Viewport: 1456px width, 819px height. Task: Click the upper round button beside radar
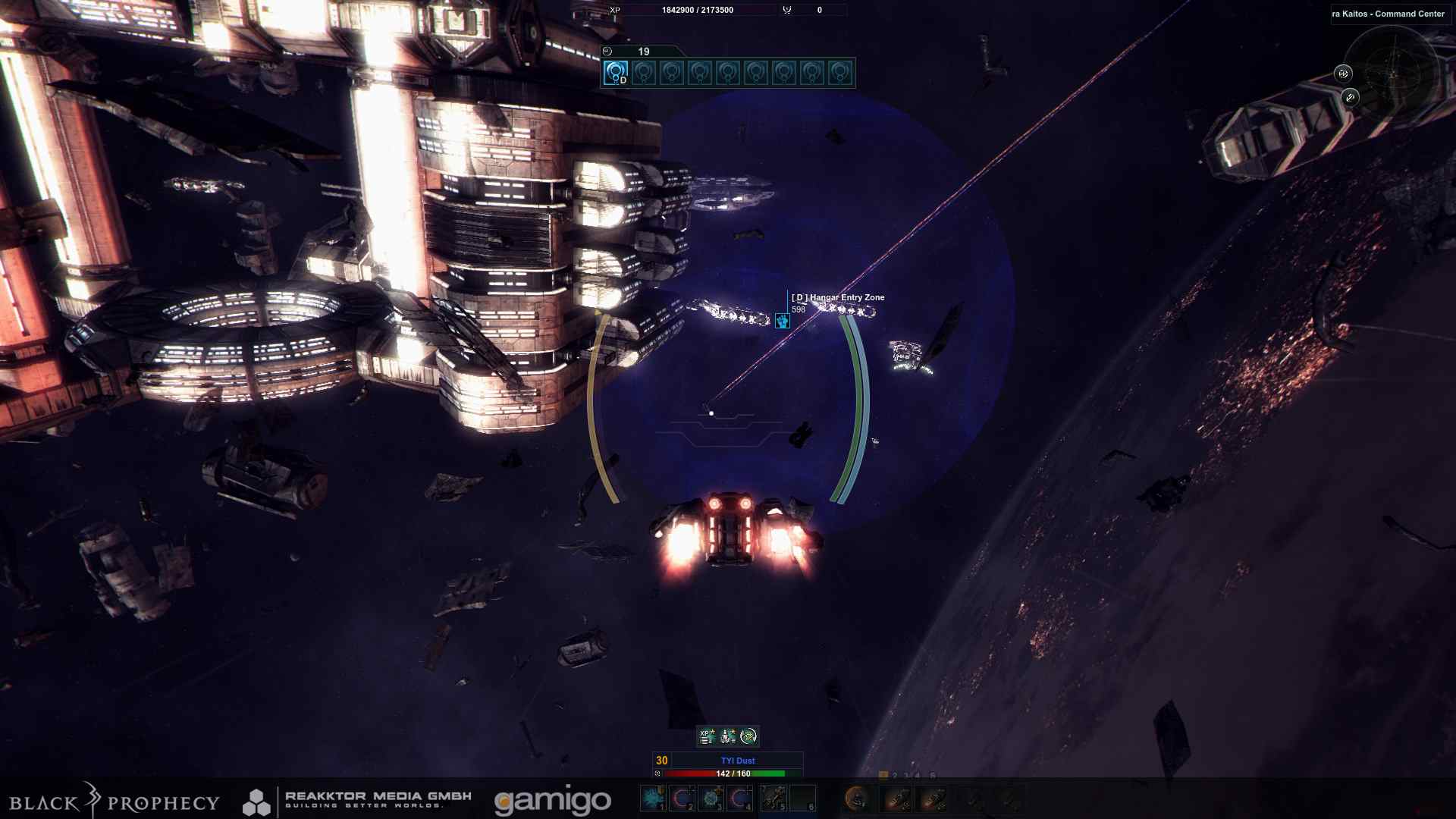(x=1343, y=74)
